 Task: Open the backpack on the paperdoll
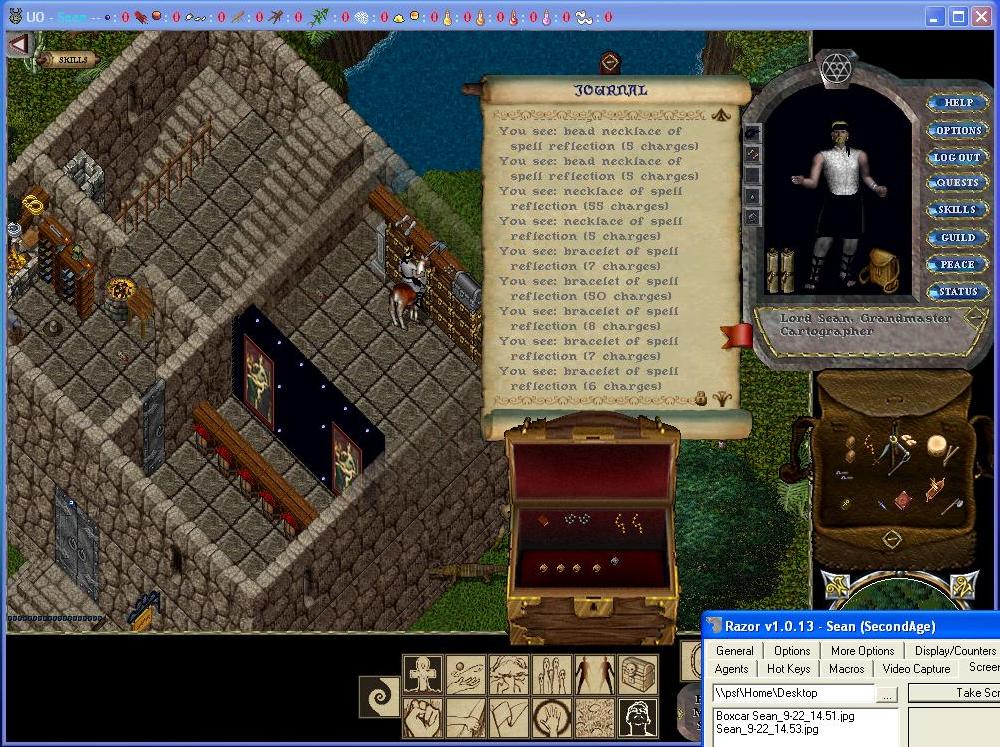click(879, 269)
